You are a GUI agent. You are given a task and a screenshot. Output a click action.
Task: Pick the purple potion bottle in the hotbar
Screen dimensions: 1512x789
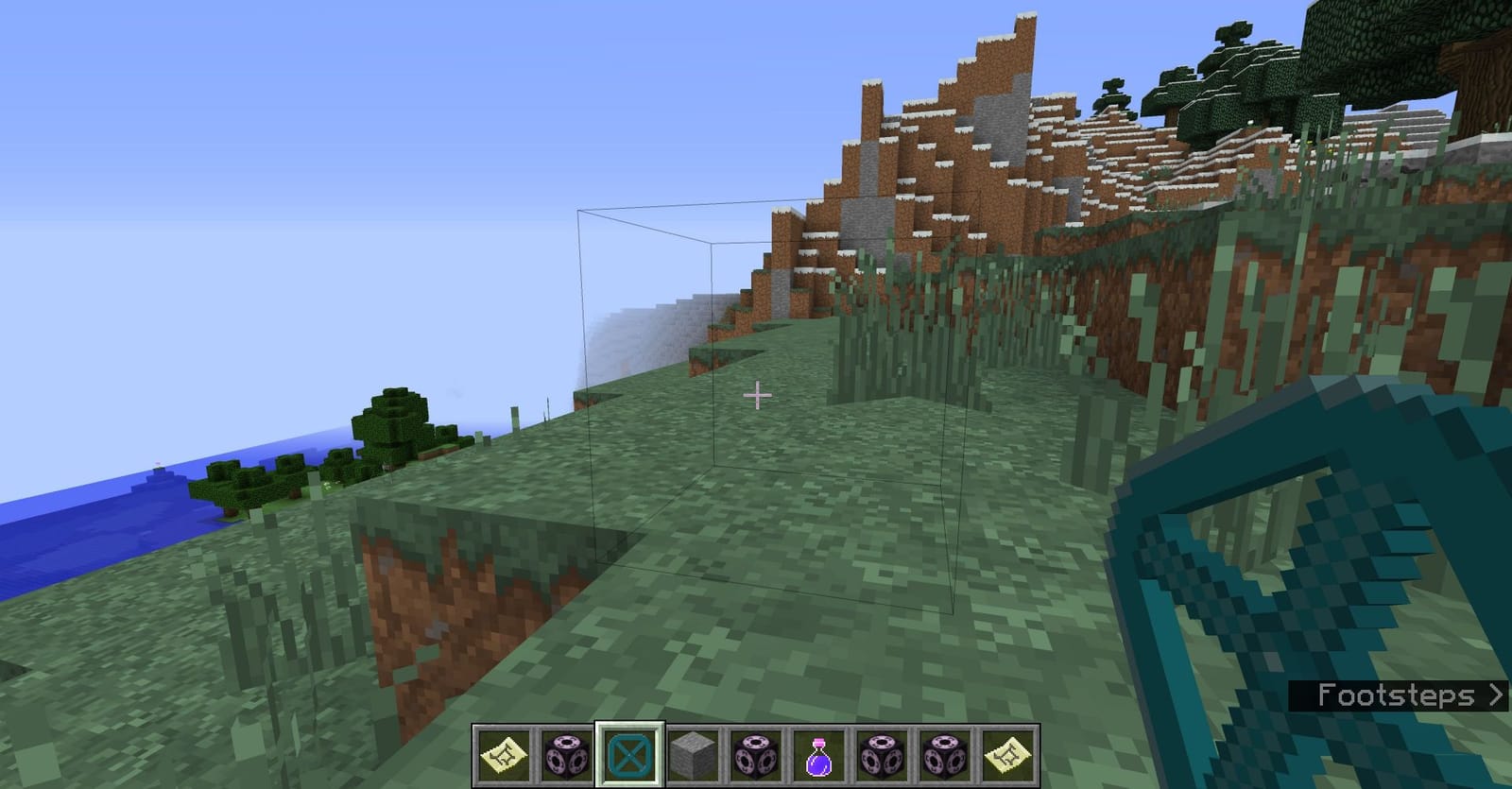click(x=816, y=756)
